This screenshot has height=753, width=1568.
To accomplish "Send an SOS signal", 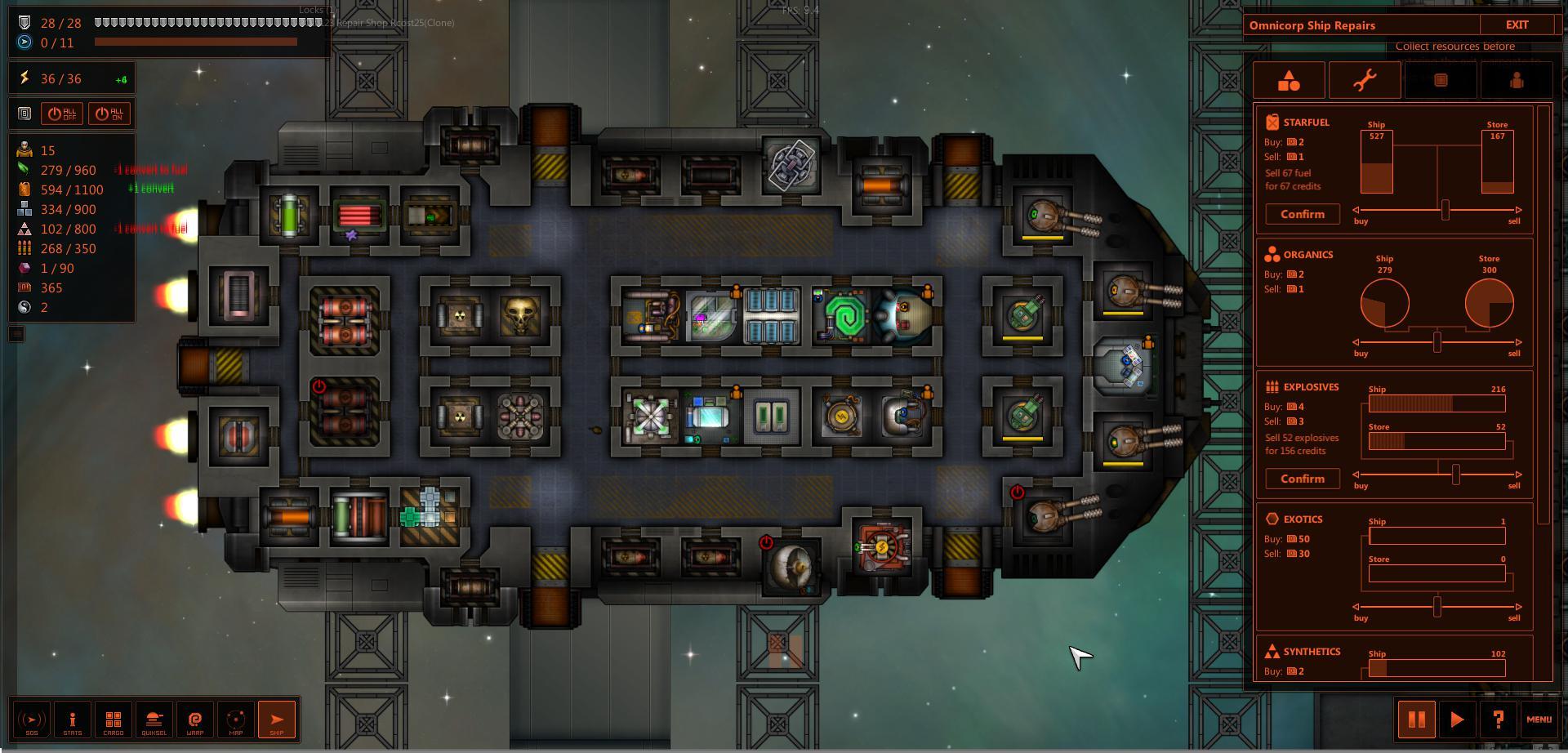I will click(32, 720).
